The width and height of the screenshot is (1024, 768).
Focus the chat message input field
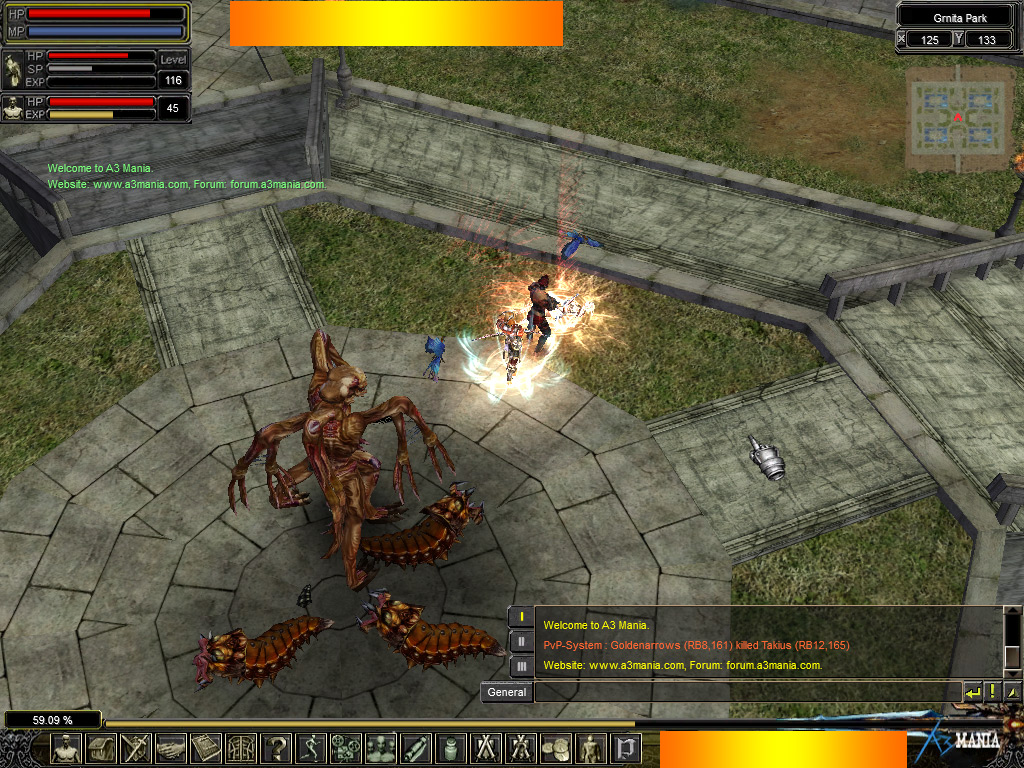tap(746, 692)
